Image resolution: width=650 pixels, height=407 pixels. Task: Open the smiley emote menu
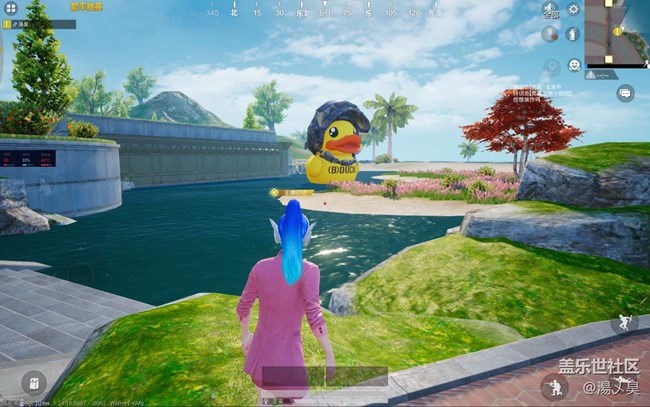(574, 65)
